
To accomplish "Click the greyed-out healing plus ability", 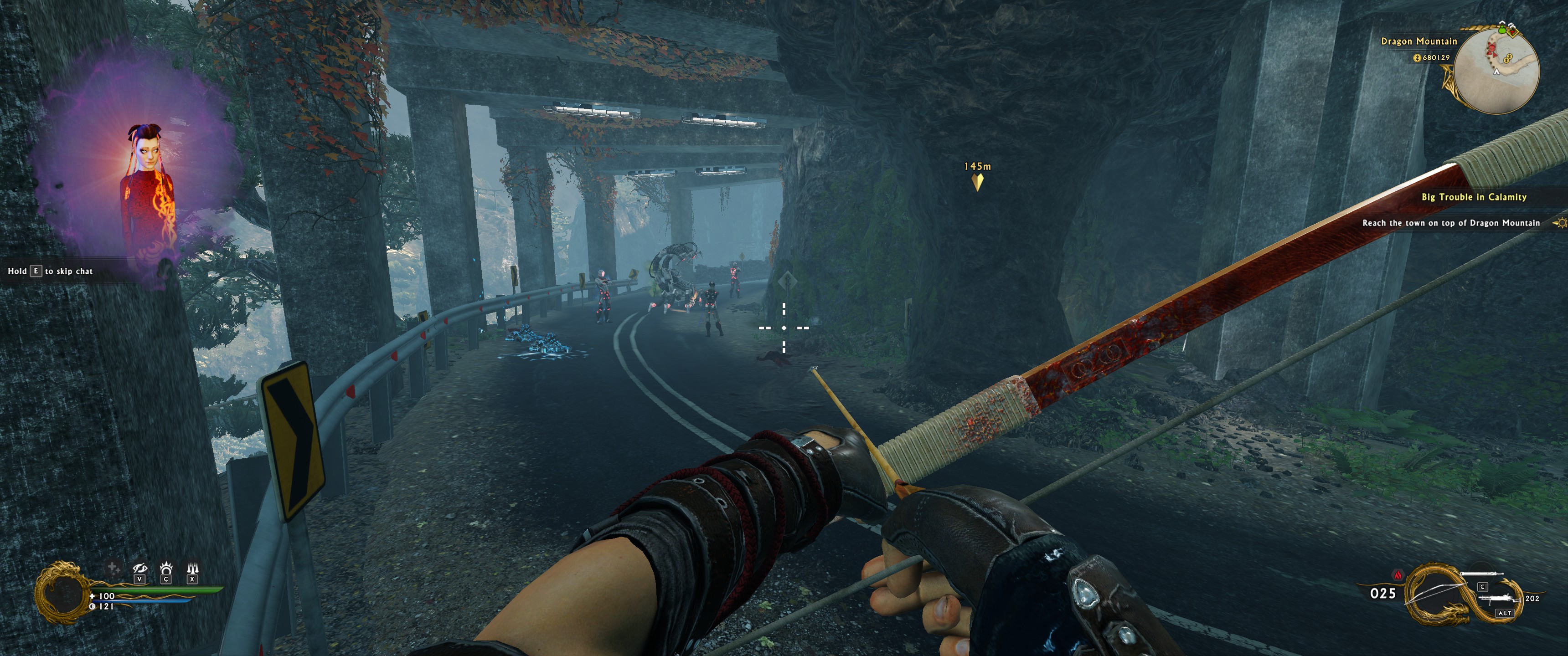I will 113,568.
